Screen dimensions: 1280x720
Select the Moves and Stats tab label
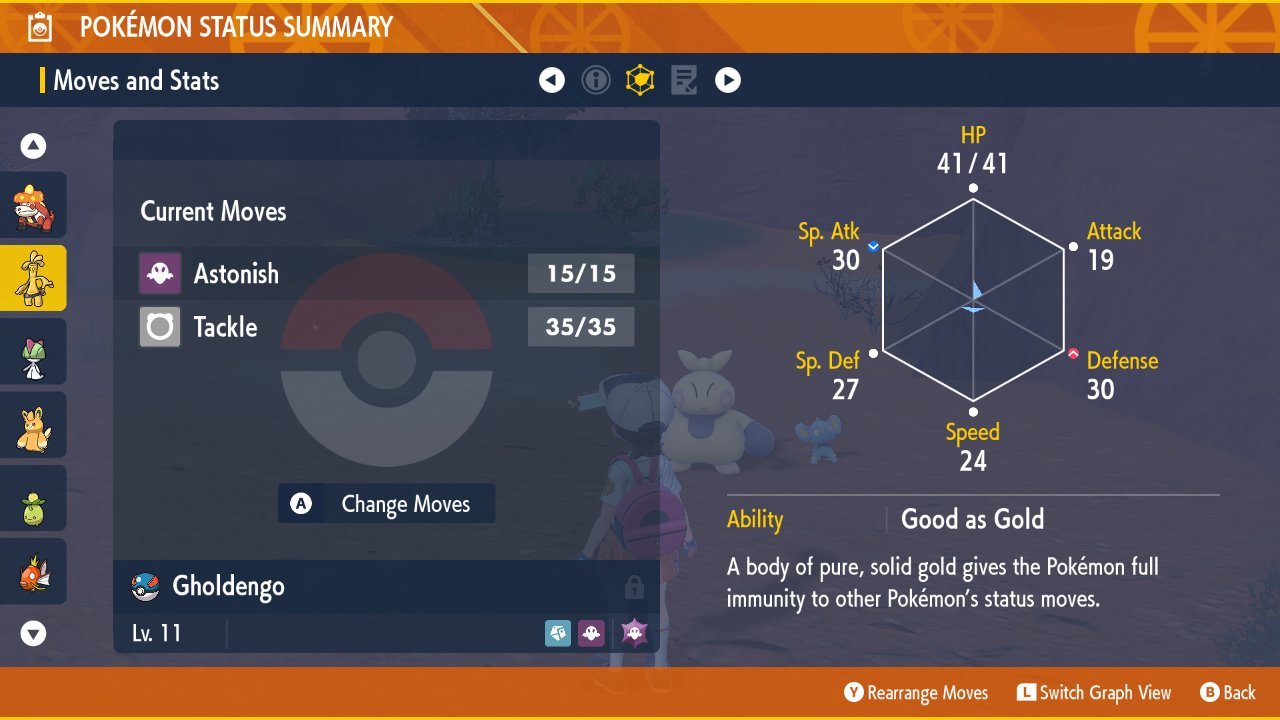136,81
